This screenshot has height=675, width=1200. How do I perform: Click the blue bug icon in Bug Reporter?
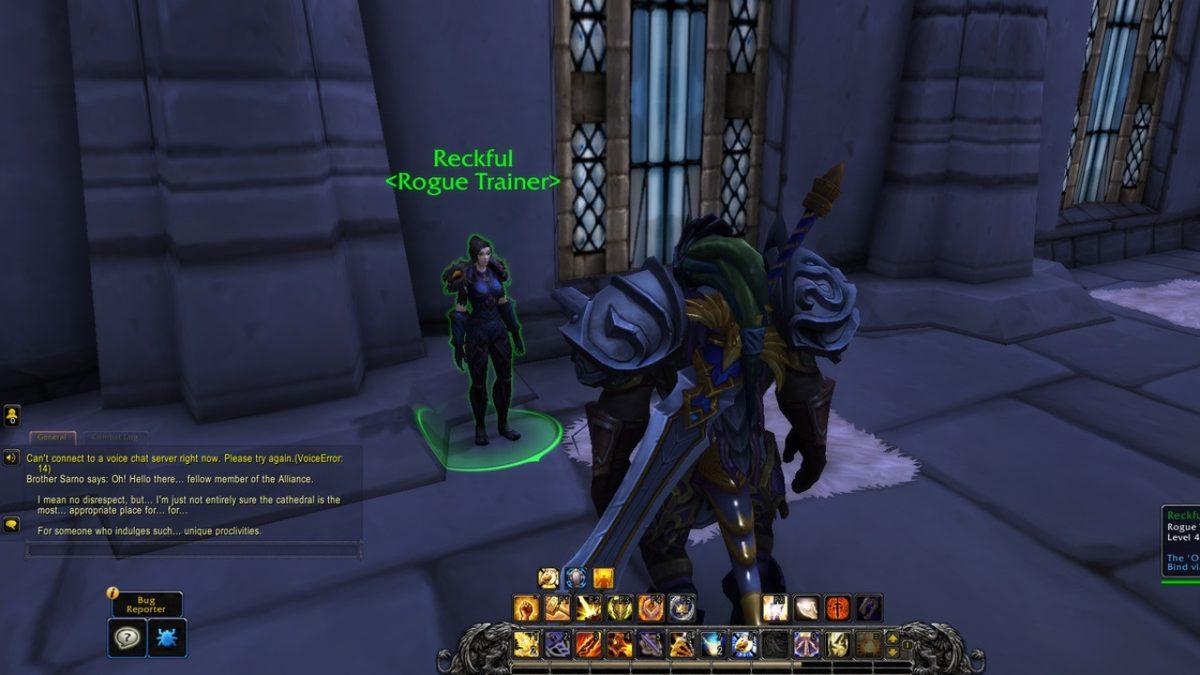tap(166, 637)
